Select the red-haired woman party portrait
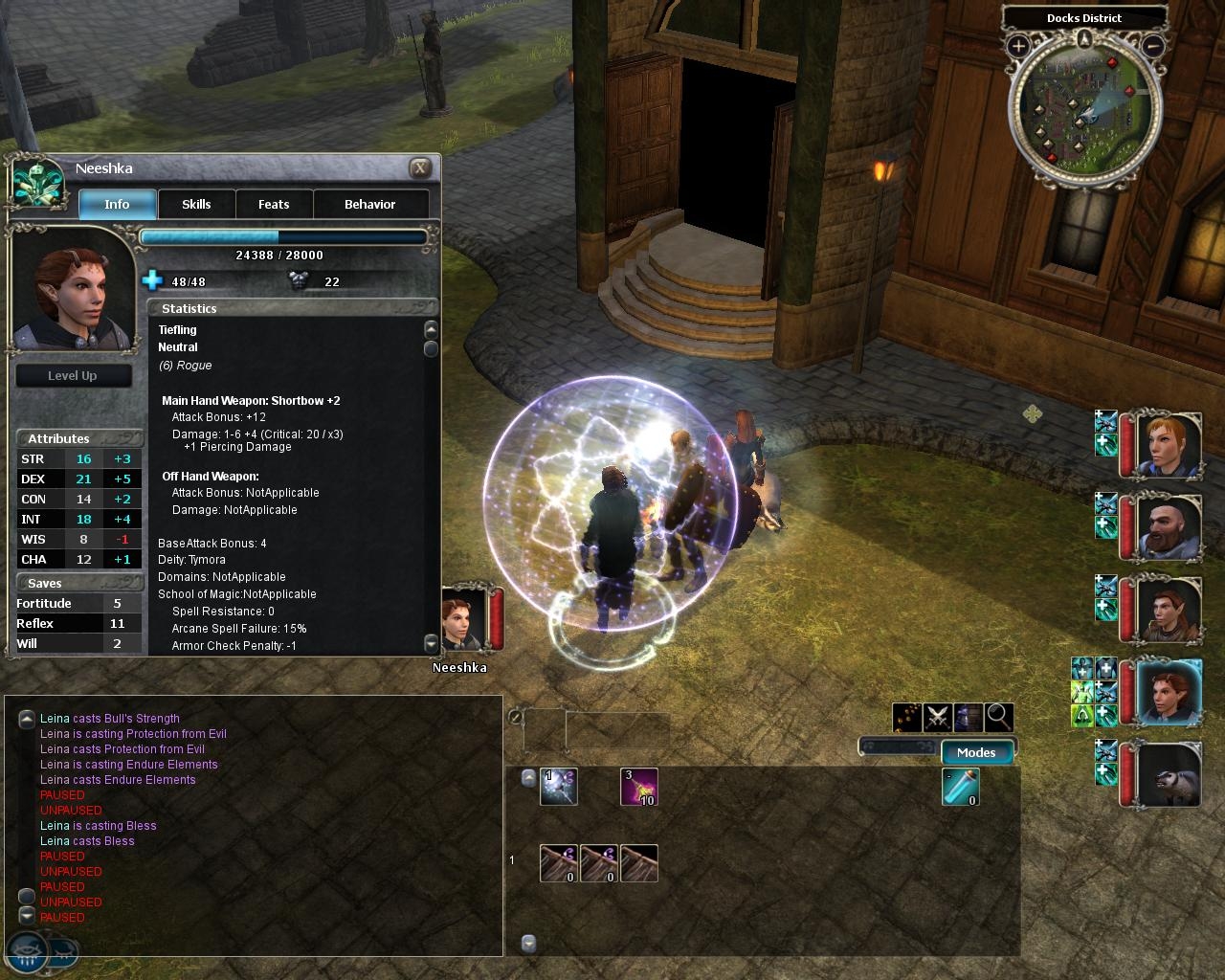This screenshot has height=980, width=1225. click(1167, 445)
